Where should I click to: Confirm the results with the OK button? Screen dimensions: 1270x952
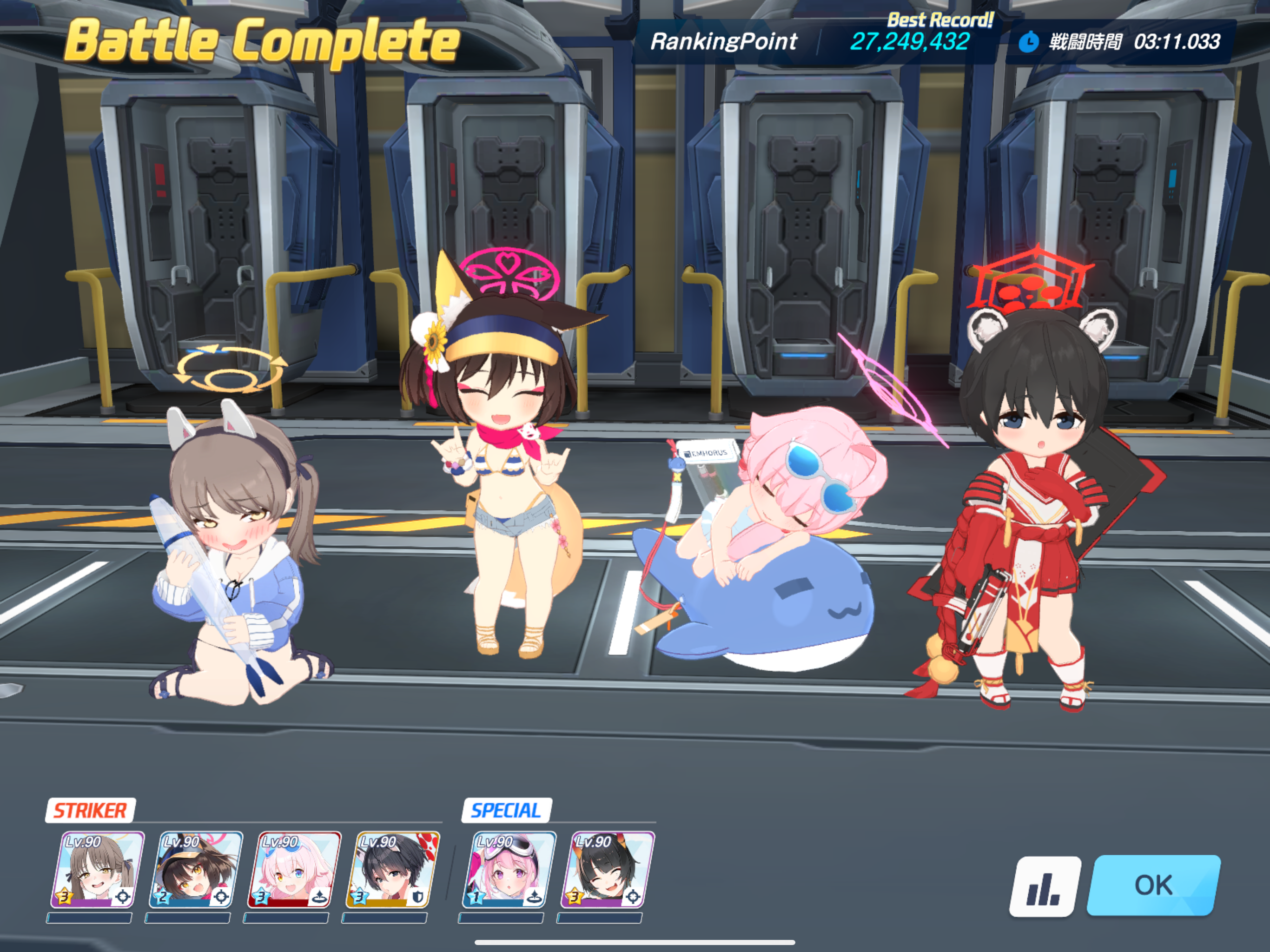click(x=1153, y=885)
